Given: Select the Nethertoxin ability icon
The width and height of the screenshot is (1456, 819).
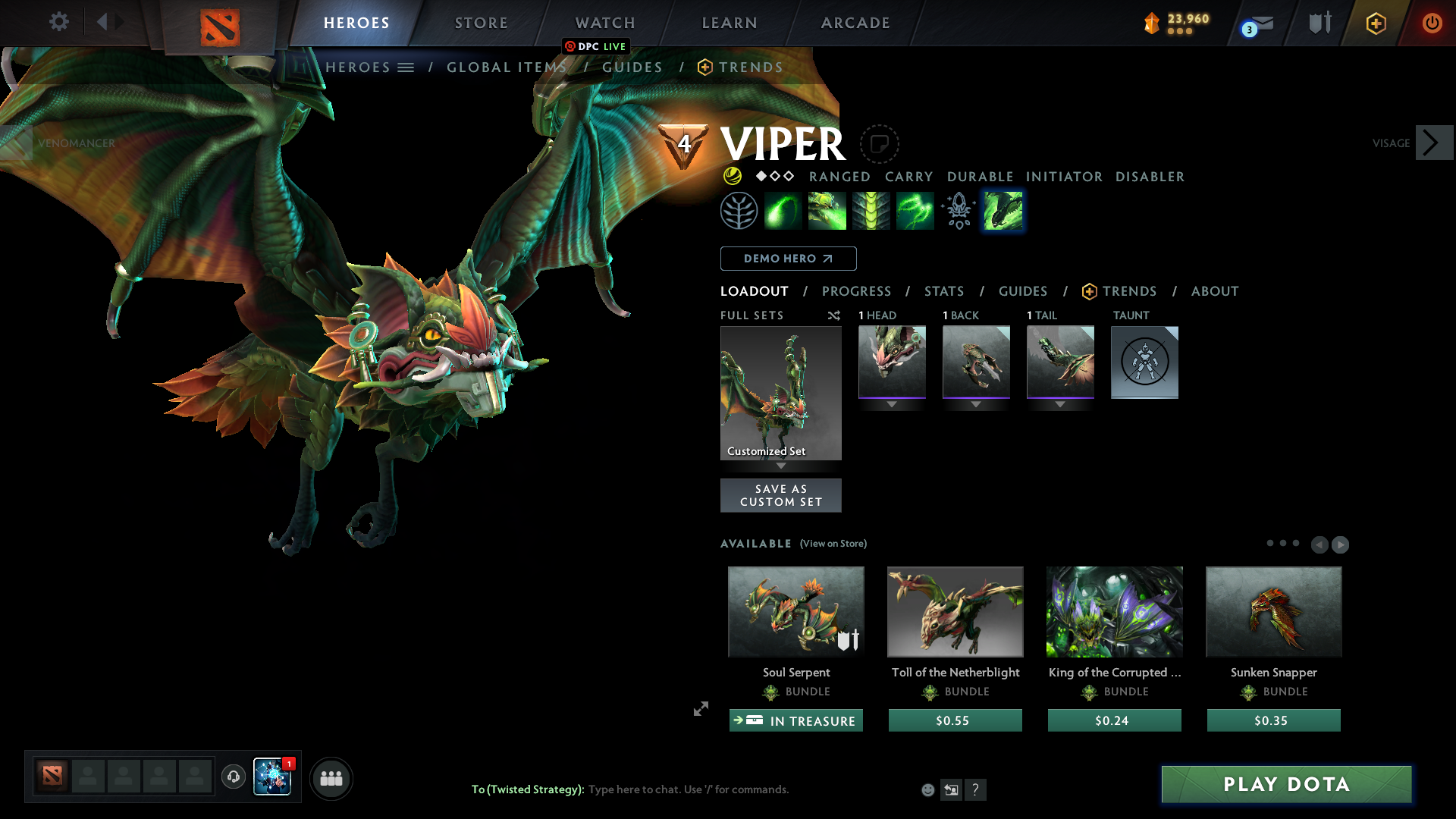Looking at the screenshot, I should [x=827, y=210].
